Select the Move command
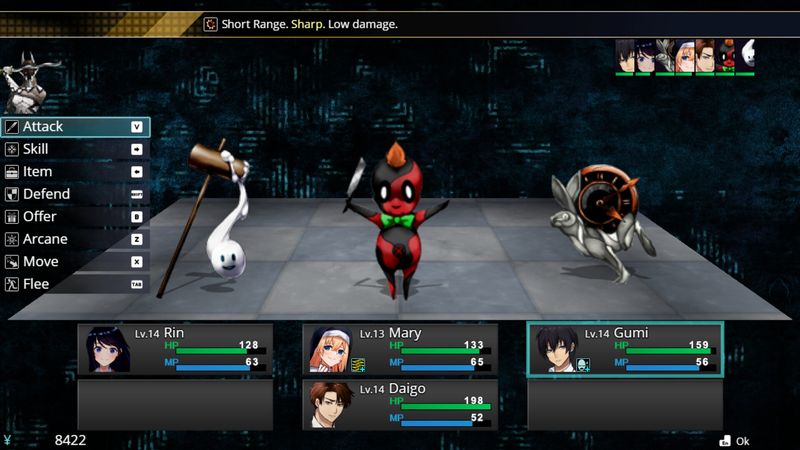This screenshot has height=450, width=800. coord(75,262)
